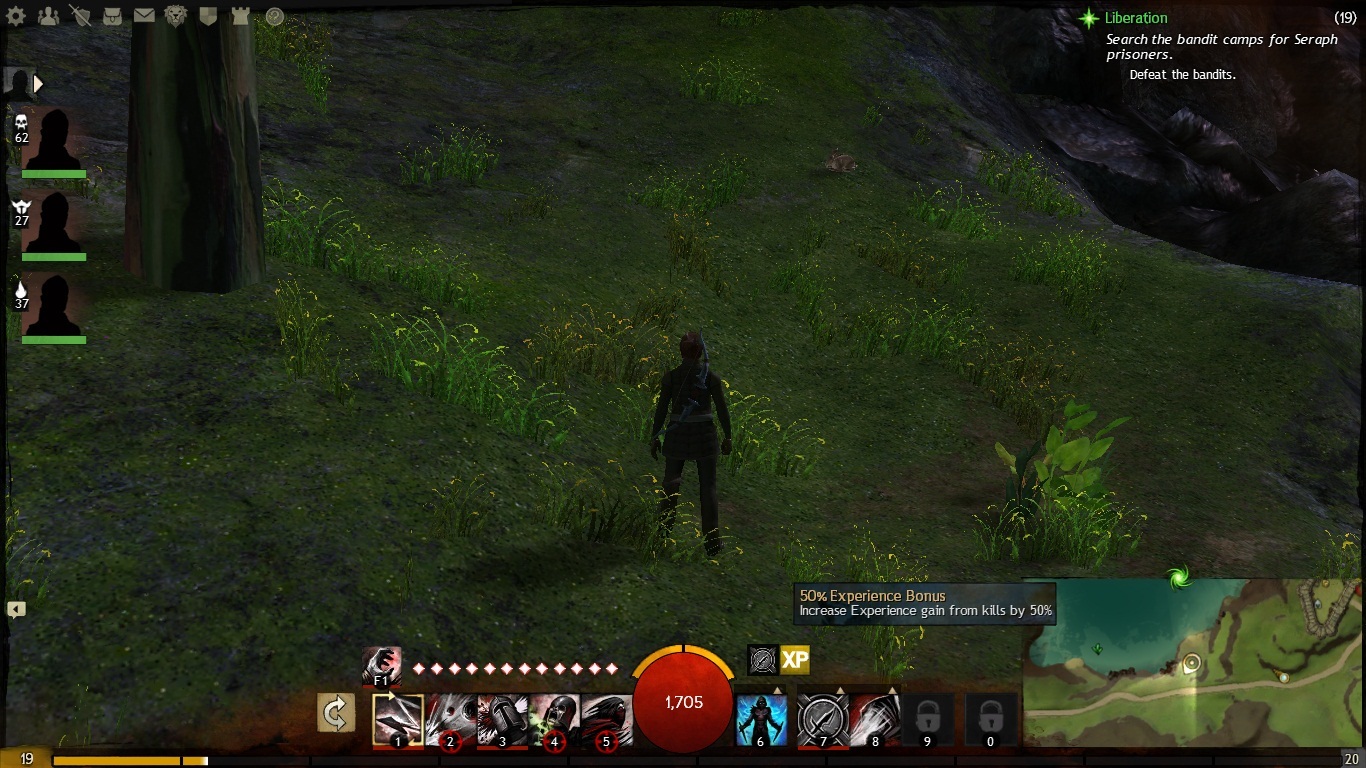Open the contacts and friends panel
Viewport: 1366px width, 768px height.
pyautogui.click(x=47, y=16)
